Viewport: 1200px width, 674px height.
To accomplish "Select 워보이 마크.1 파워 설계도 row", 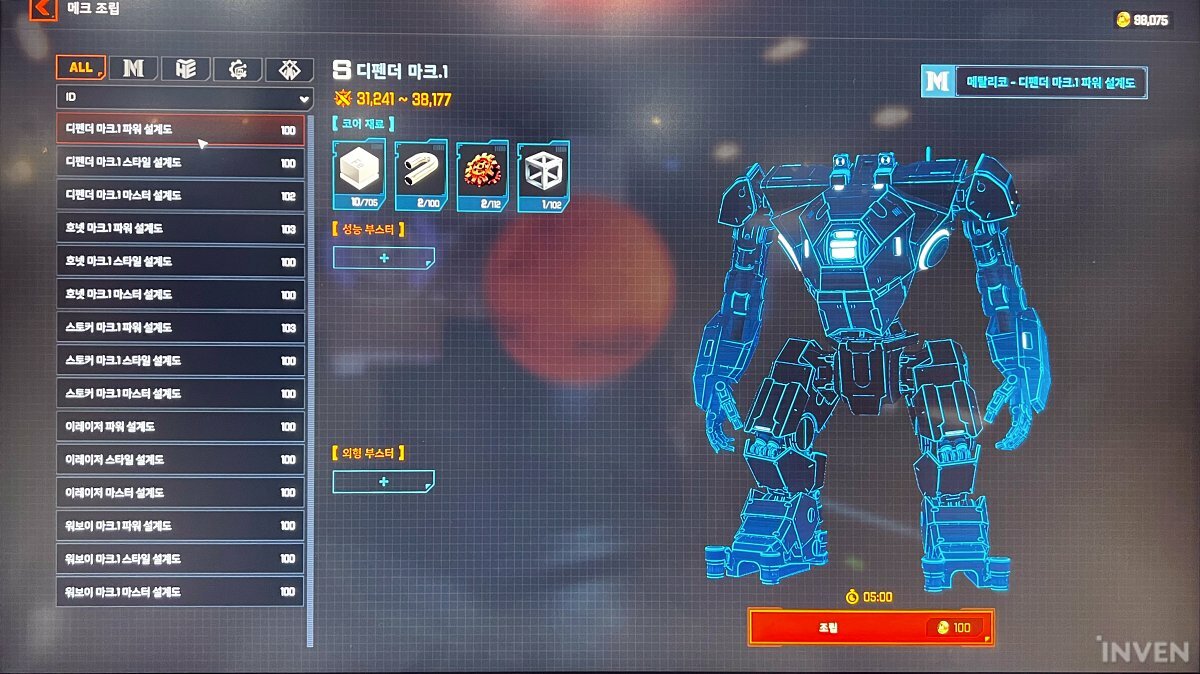I will [x=180, y=526].
